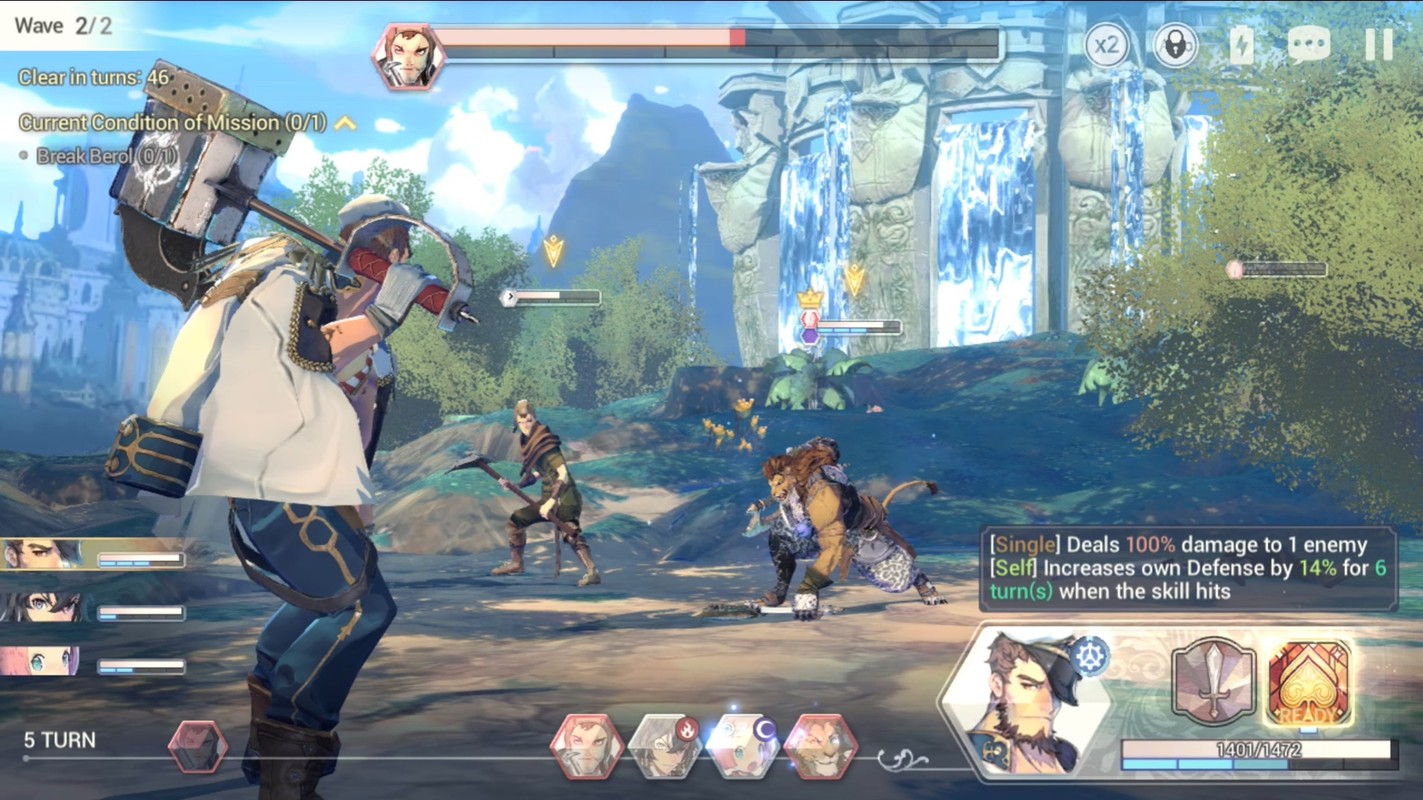Select the crescent moon hero in turn order

pyautogui.click(x=742, y=746)
